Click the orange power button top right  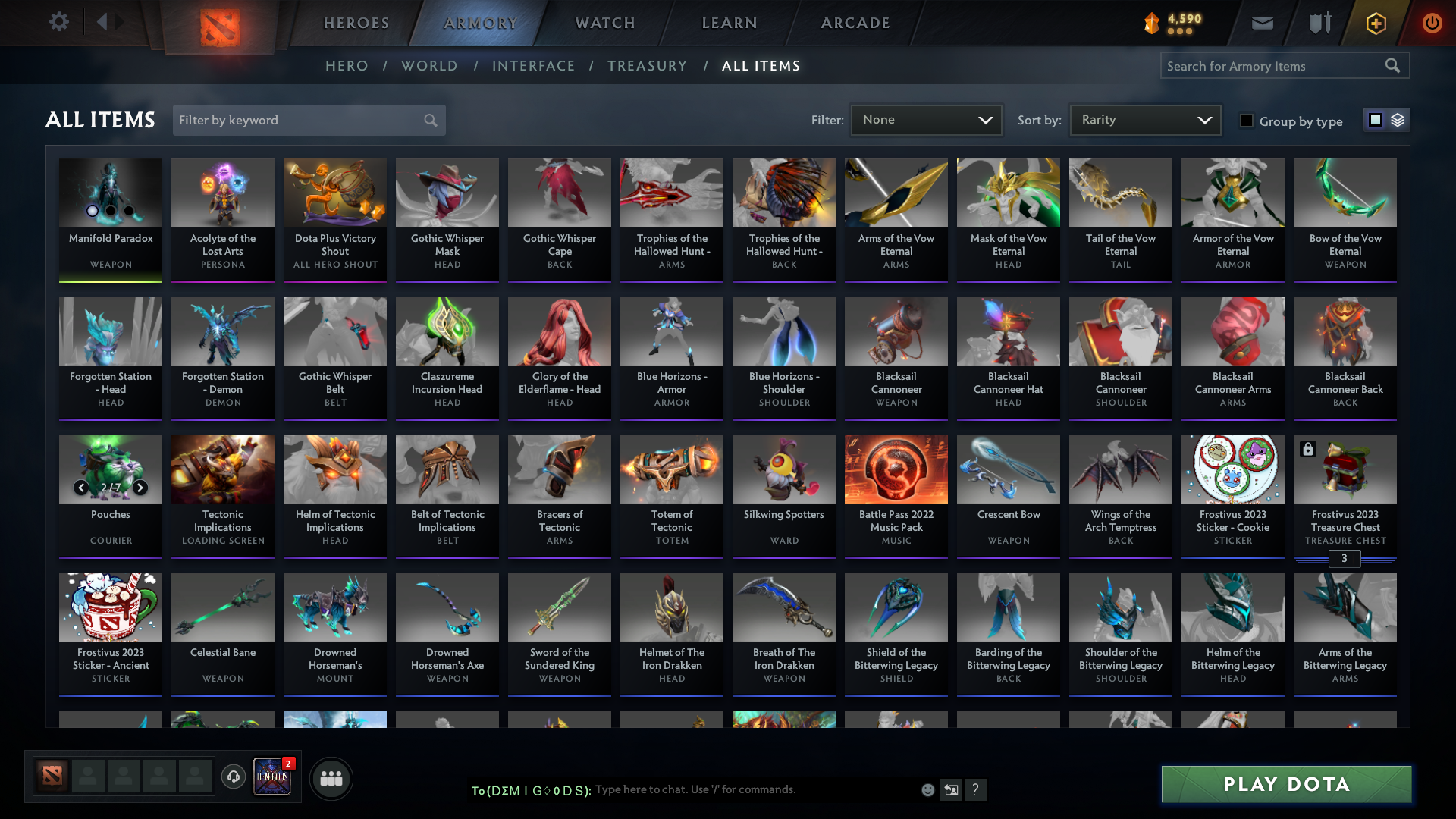point(1432,23)
